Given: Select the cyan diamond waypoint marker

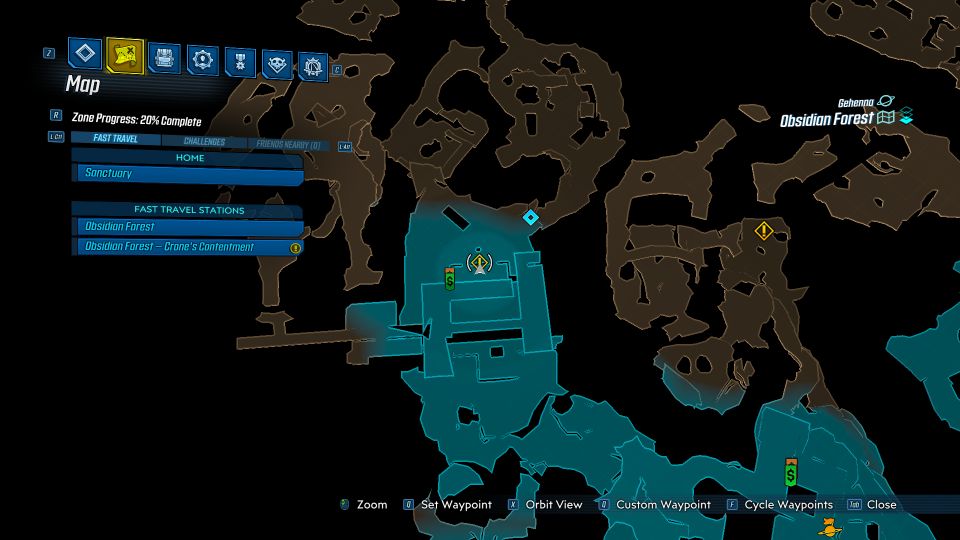Looking at the screenshot, I should point(531,216).
